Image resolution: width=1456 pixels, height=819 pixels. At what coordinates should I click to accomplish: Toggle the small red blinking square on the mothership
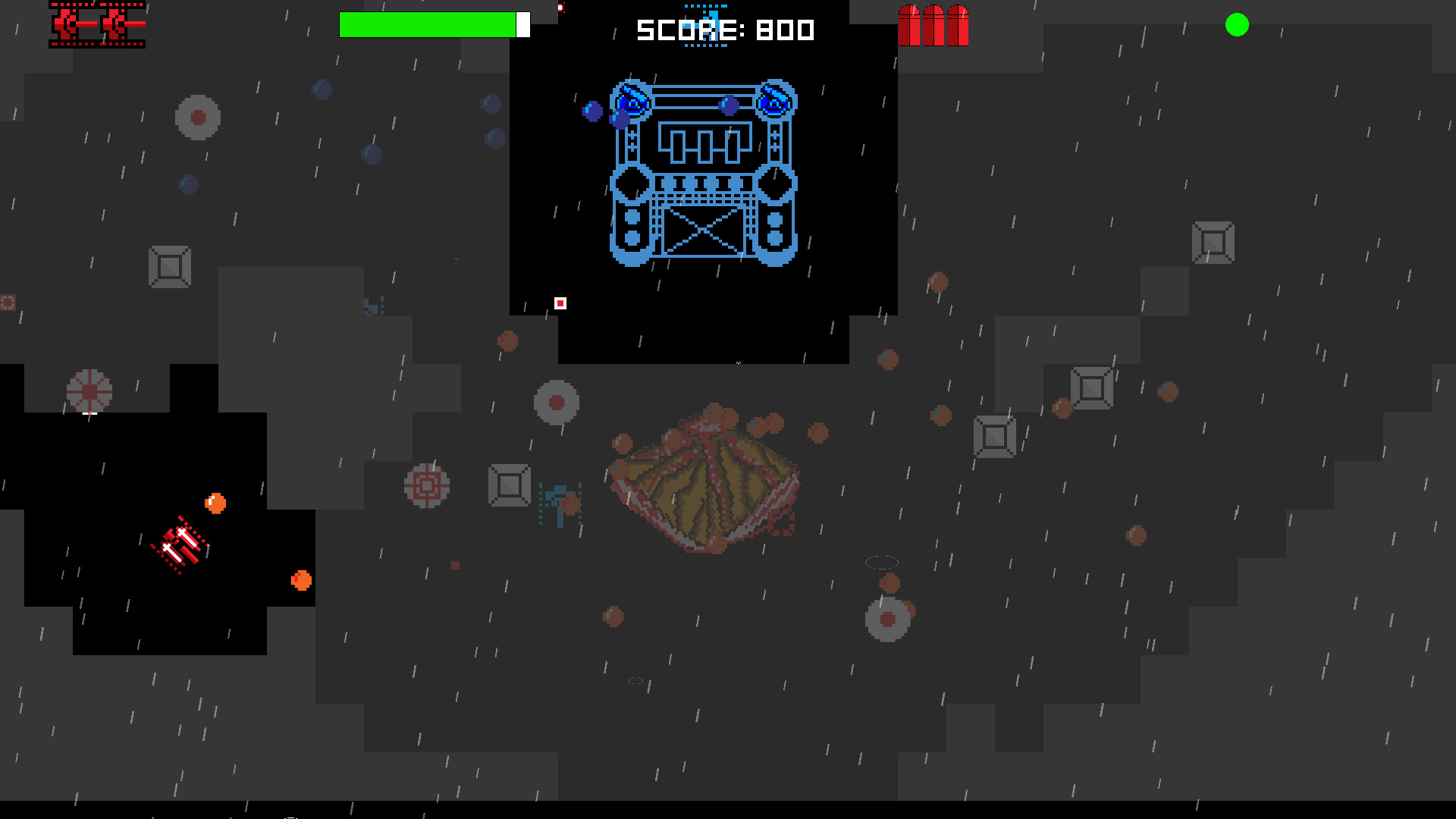(560, 303)
